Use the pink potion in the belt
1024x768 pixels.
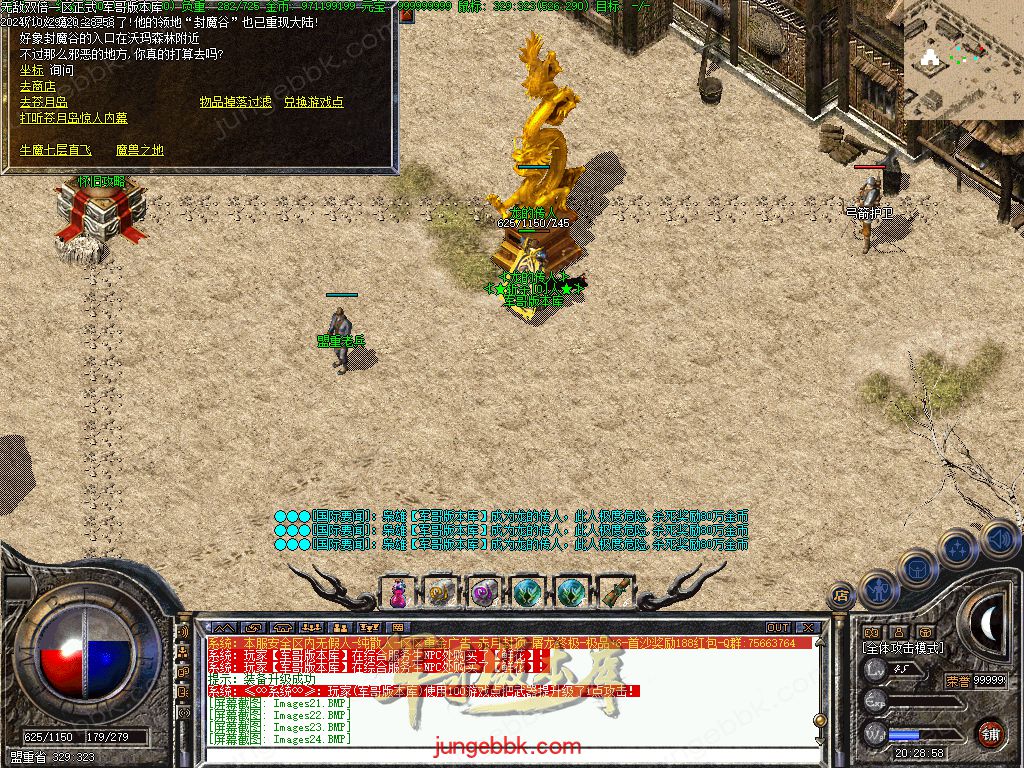click(397, 593)
